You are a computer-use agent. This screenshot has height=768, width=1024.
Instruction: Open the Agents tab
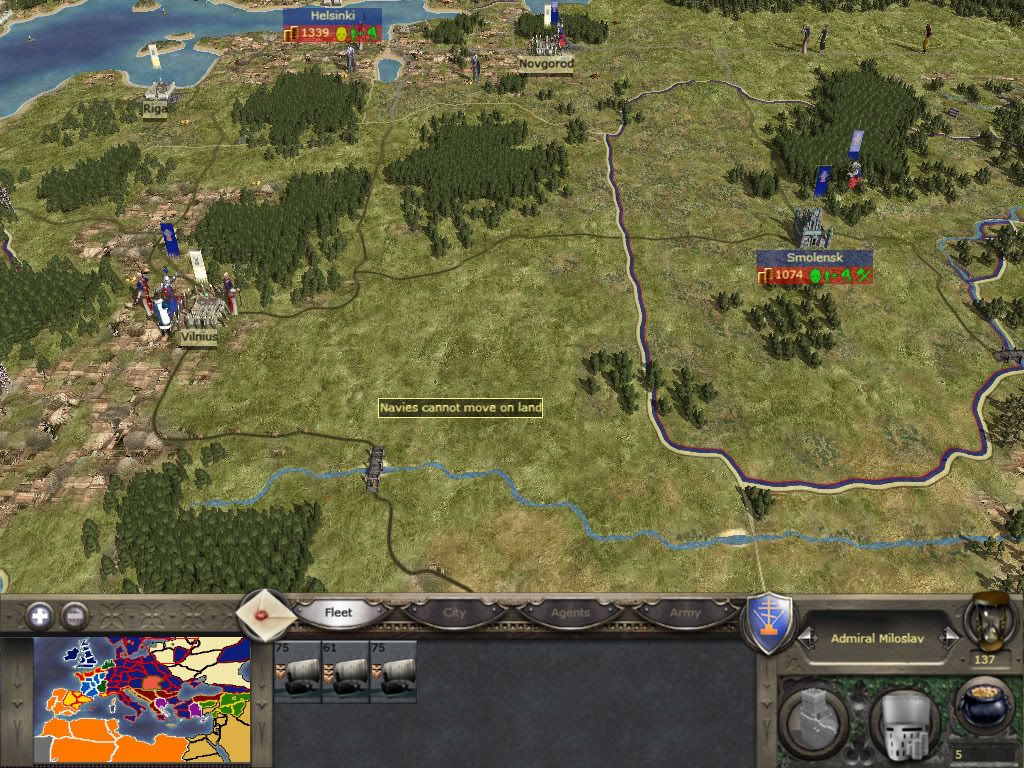click(x=570, y=612)
